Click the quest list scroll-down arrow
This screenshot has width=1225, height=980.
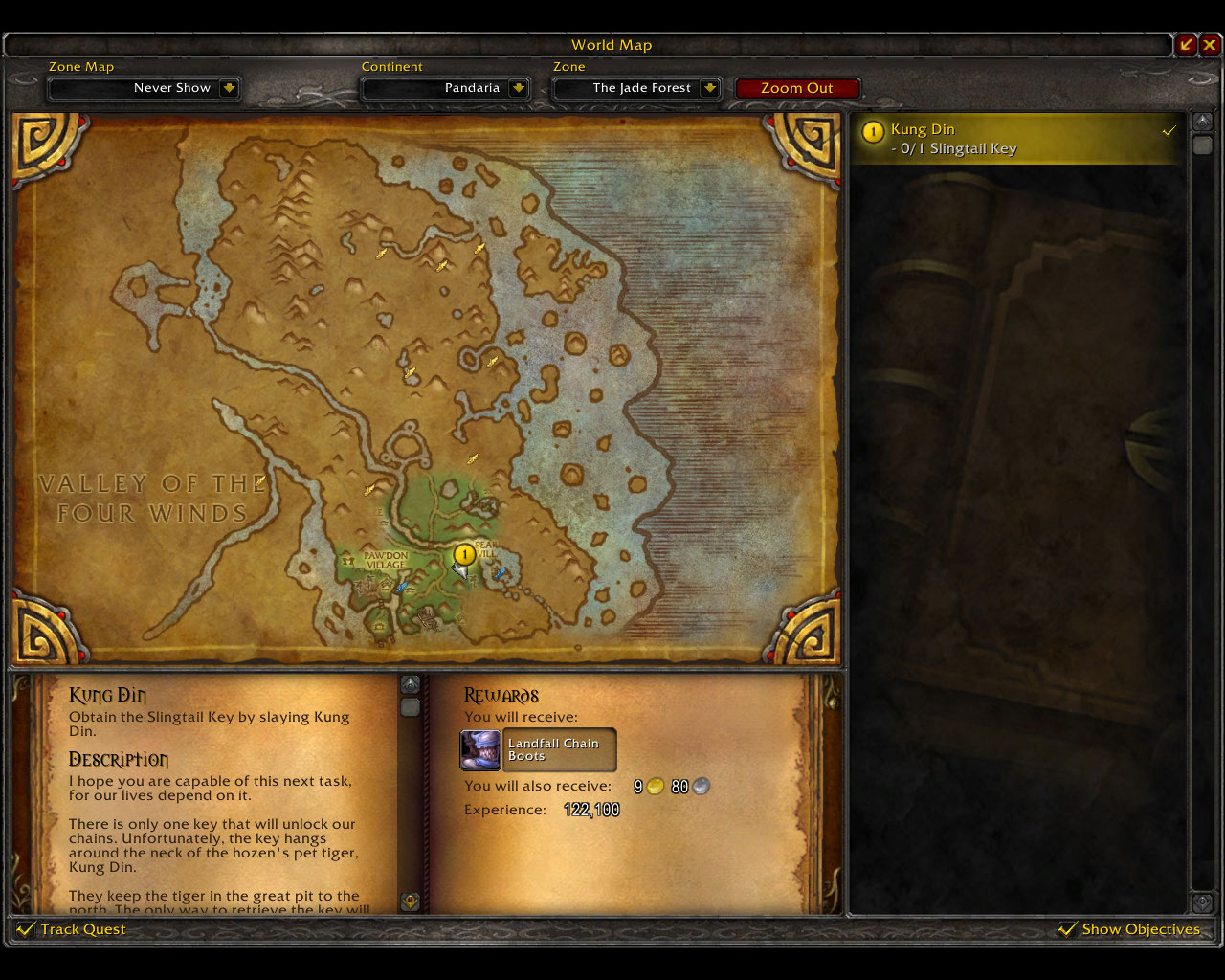(x=1202, y=902)
